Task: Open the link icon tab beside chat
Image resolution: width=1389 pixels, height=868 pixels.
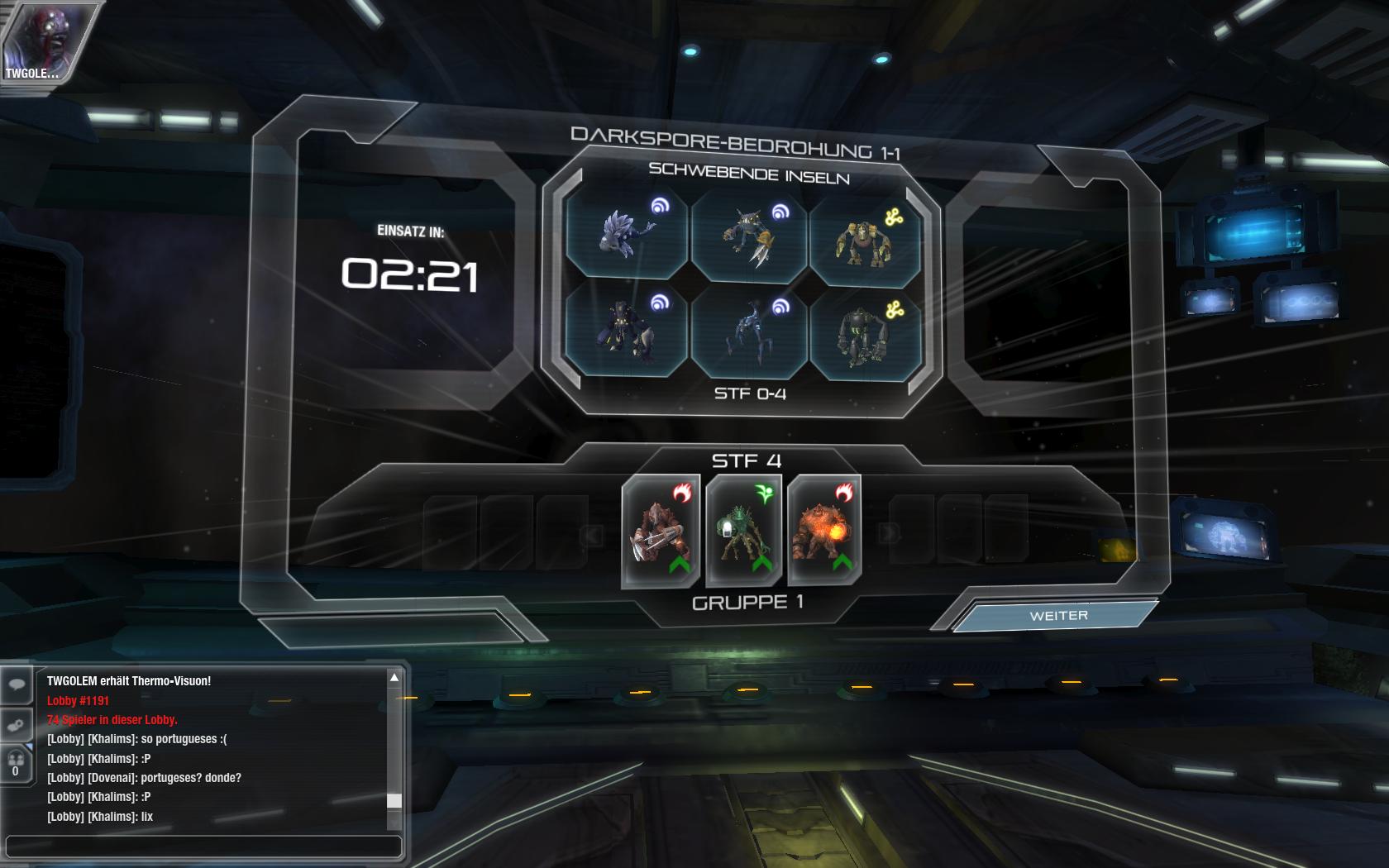Action: coord(17,725)
